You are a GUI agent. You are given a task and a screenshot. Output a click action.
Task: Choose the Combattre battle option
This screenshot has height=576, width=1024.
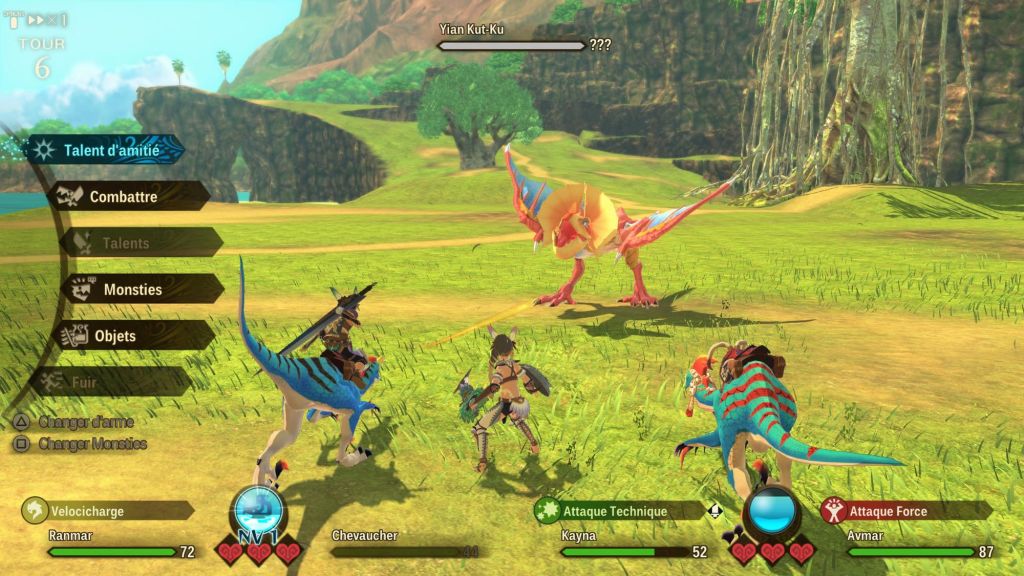[x=124, y=196]
